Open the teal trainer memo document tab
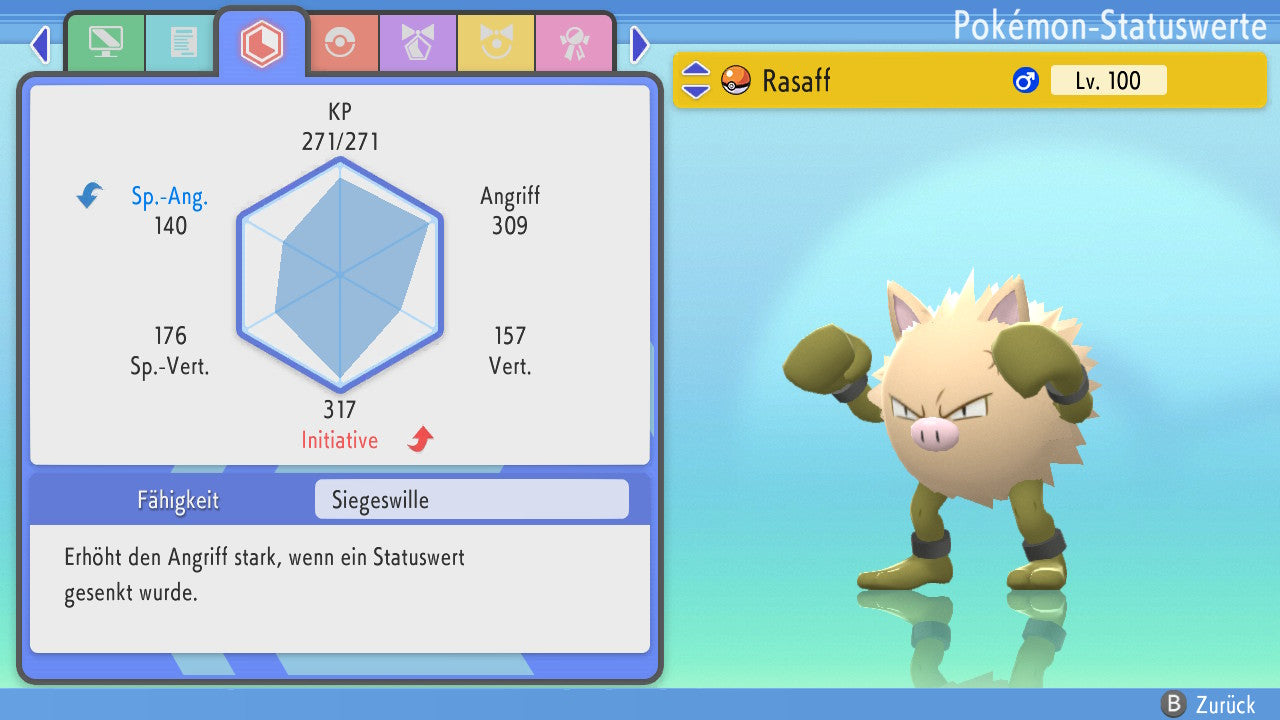1280x720 pixels. (x=182, y=42)
